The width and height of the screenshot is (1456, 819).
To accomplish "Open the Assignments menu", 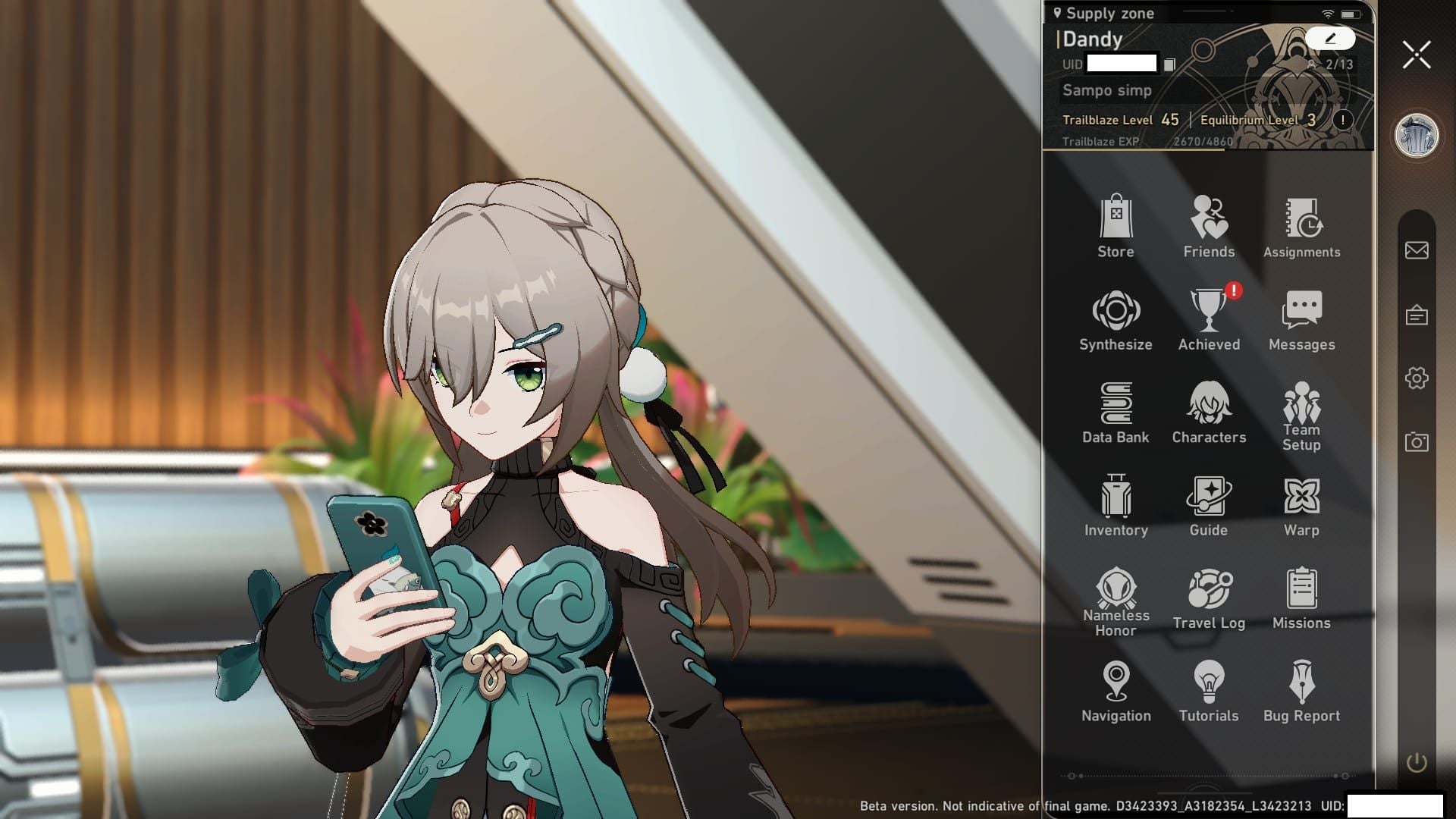I will point(1301,226).
